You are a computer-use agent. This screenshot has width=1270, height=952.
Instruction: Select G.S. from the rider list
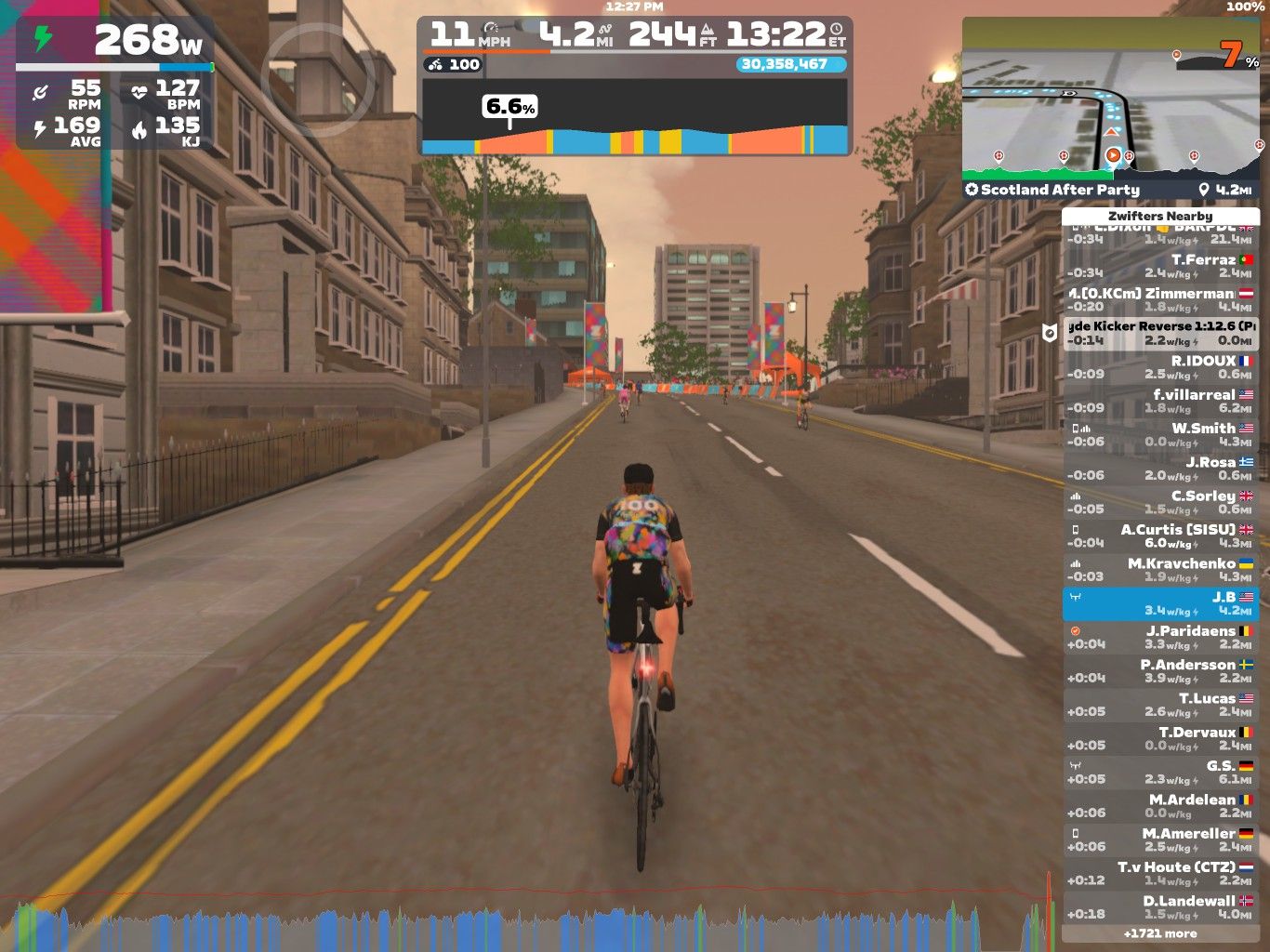point(1159,773)
